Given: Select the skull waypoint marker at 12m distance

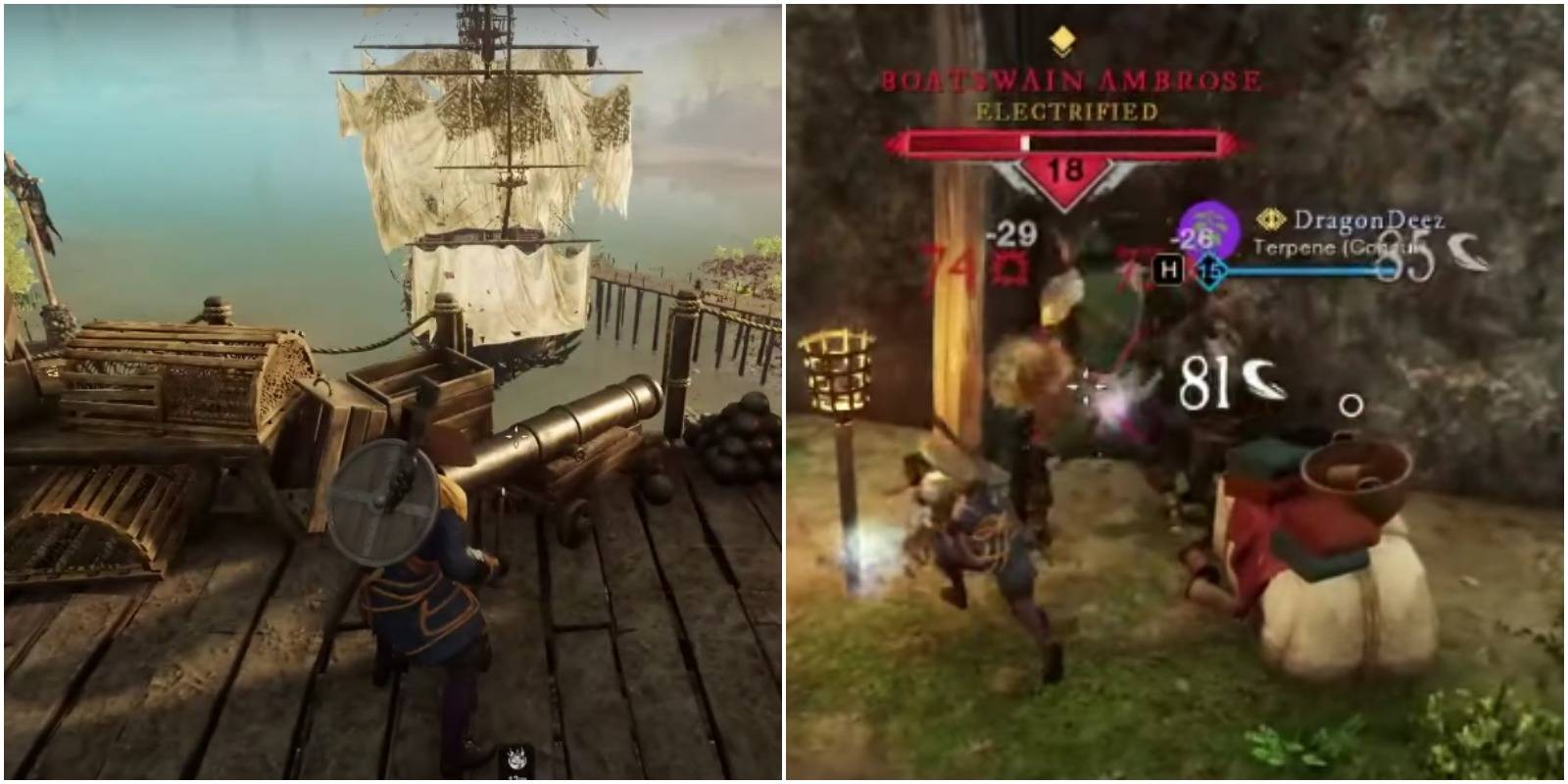Looking at the screenshot, I should (x=516, y=759).
